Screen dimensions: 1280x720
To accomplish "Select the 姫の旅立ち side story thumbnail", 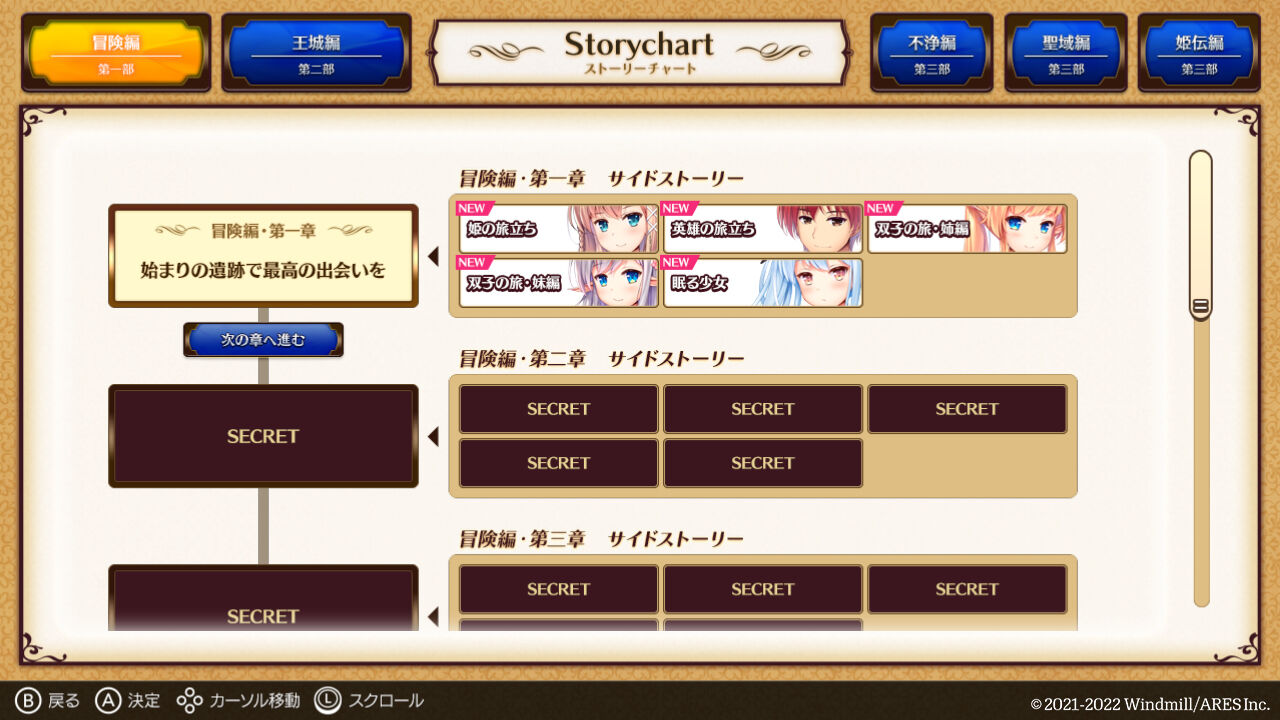I will point(558,228).
